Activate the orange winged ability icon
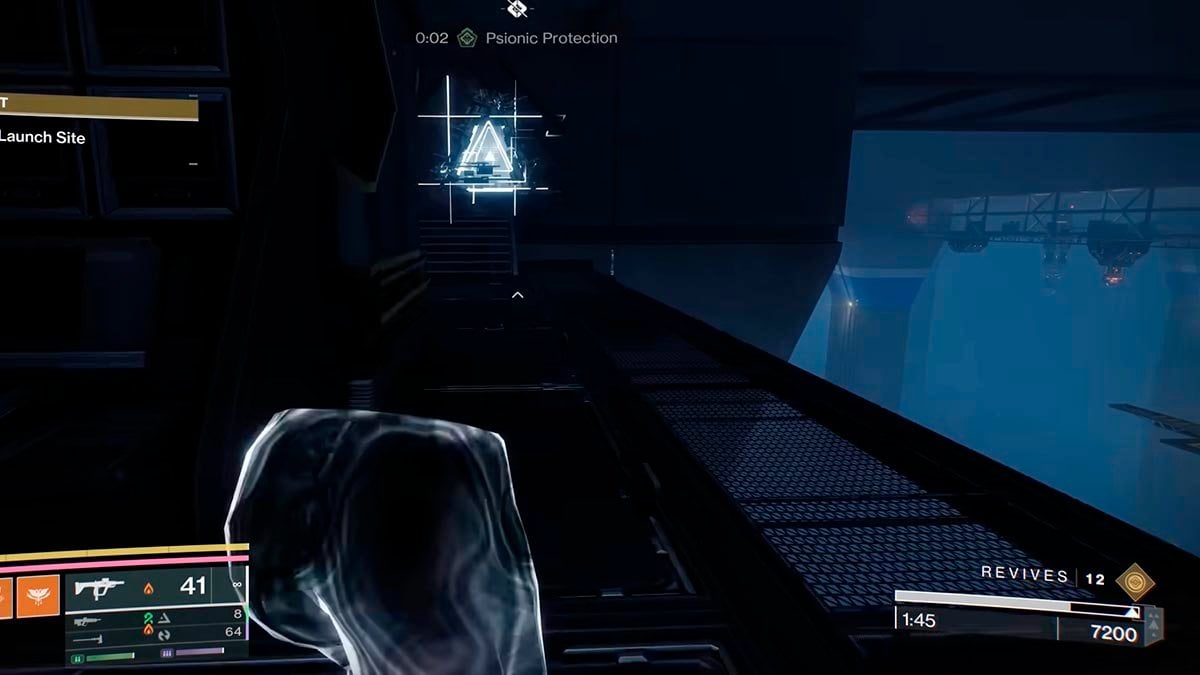Screen dimensions: 1200x675 pyautogui.click(x=37, y=595)
